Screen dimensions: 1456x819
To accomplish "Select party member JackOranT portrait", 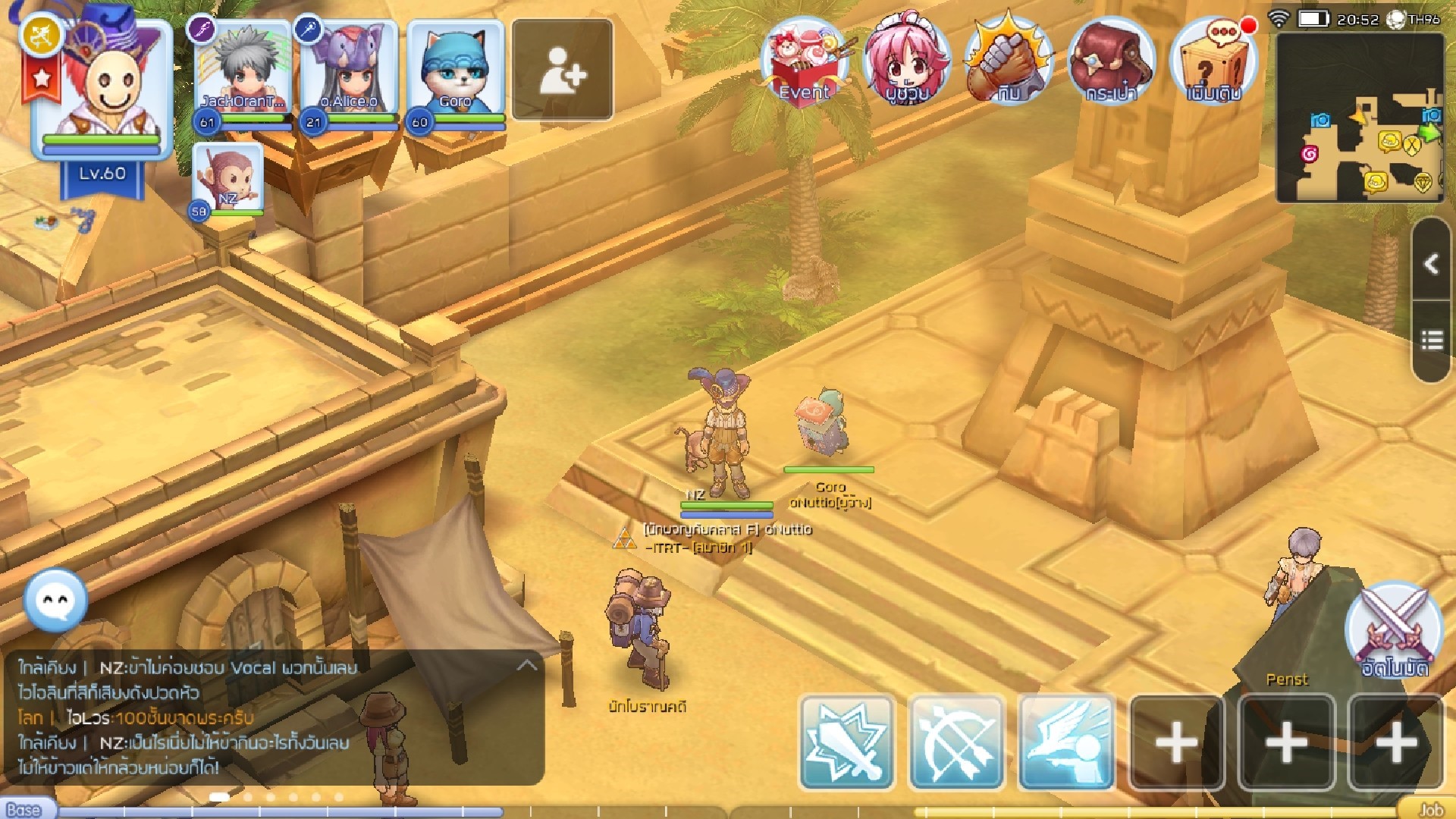I will point(243,72).
